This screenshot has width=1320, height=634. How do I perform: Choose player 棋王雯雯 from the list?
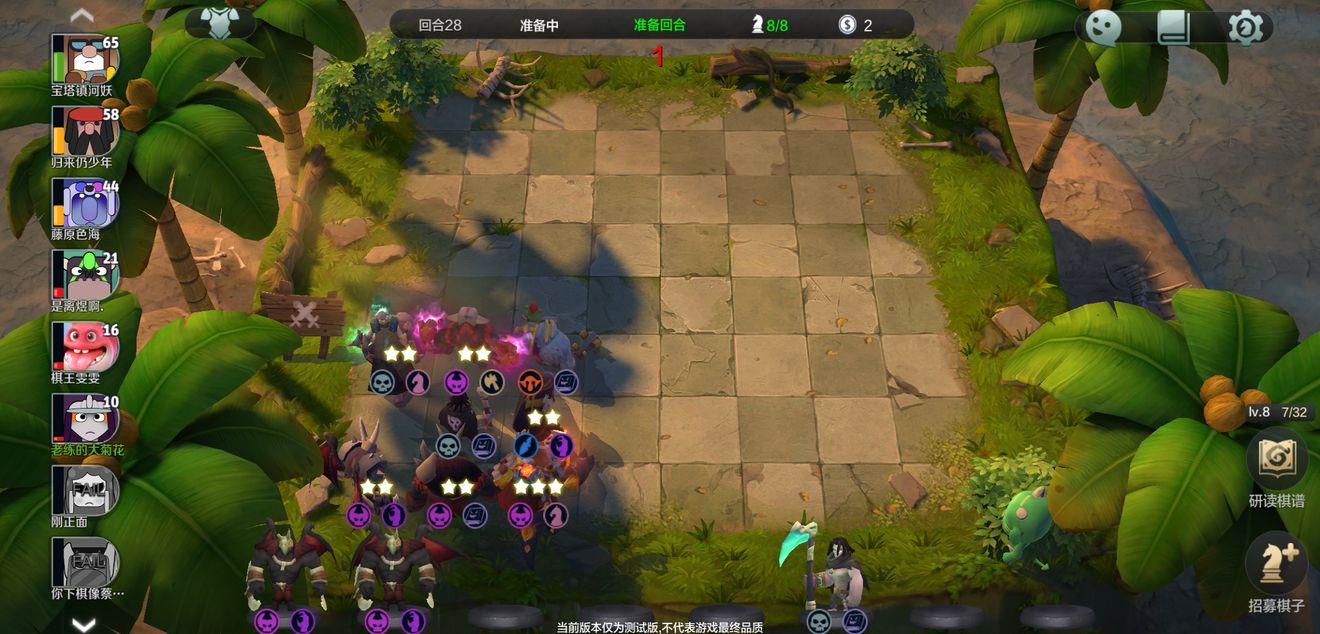pos(86,347)
